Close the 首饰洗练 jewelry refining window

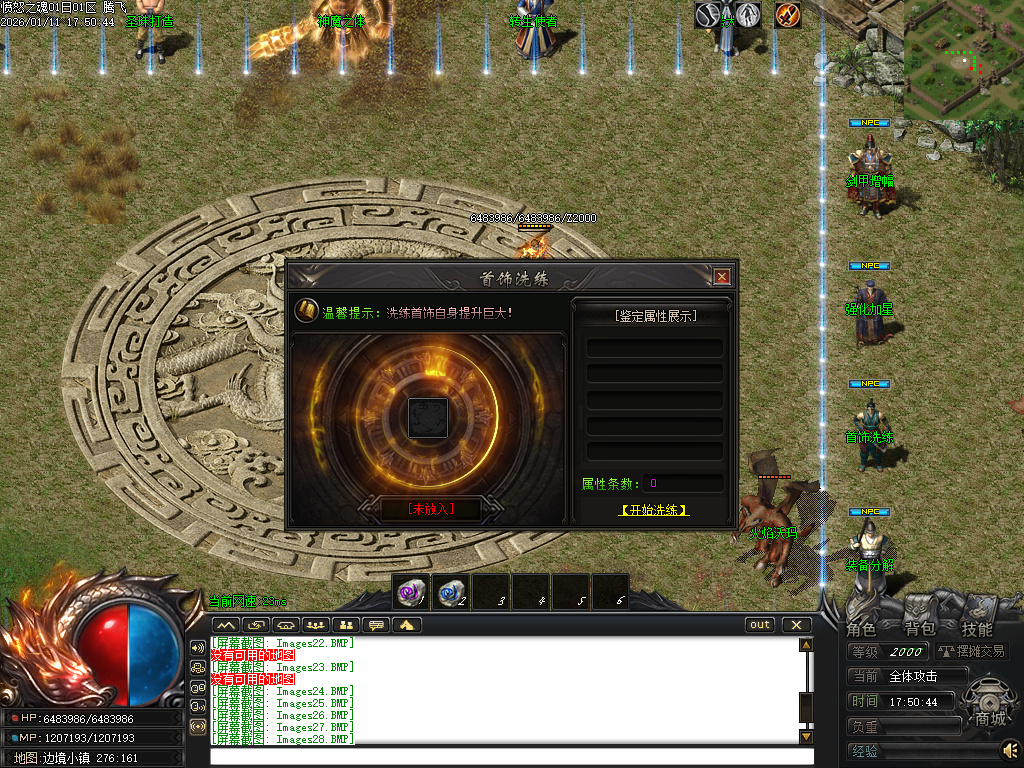click(722, 277)
